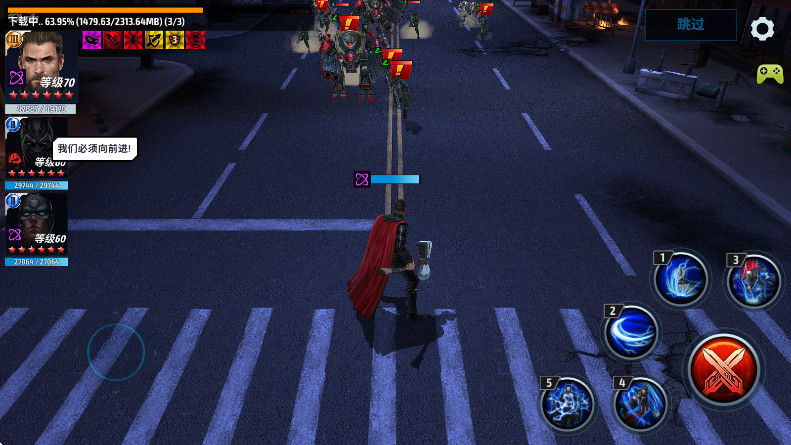The height and width of the screenshot is (445, 791).
Task: Select the Thor level 70 portrait
Action: pos(40,68)
